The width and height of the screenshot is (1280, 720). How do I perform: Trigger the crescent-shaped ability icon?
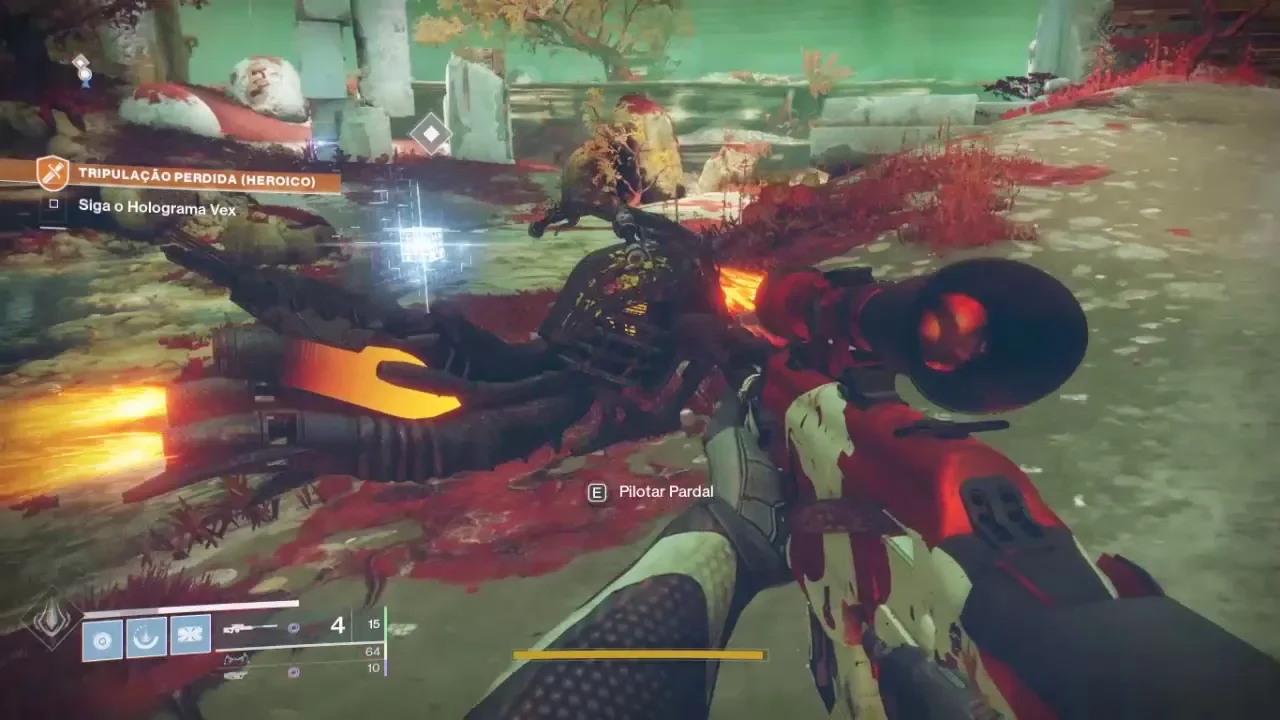(x=146, y=637)
